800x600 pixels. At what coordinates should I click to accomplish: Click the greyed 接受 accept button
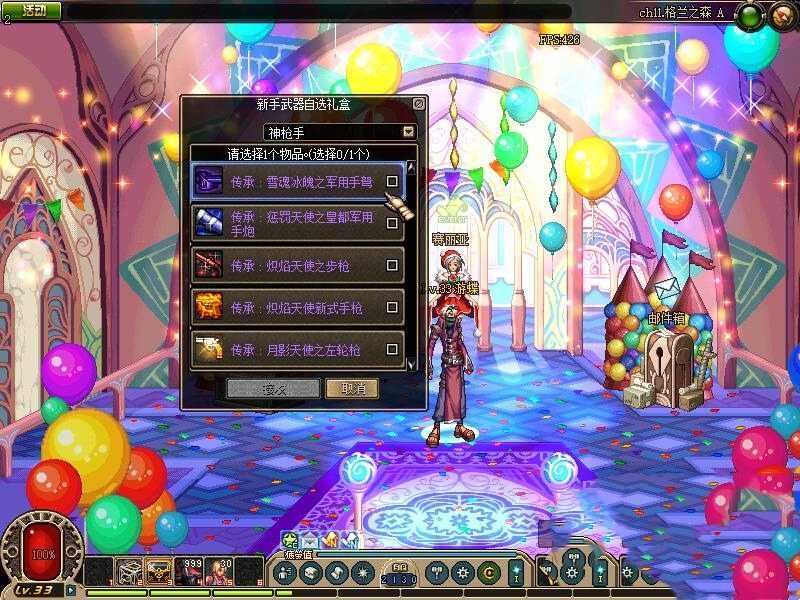273,388
